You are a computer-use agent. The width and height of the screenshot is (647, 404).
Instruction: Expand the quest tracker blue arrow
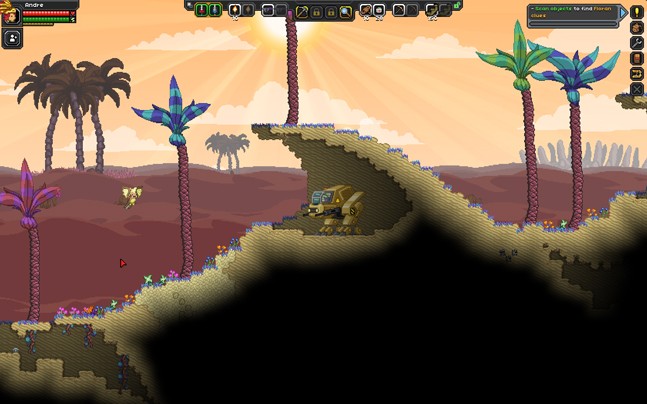click(623, 13)
